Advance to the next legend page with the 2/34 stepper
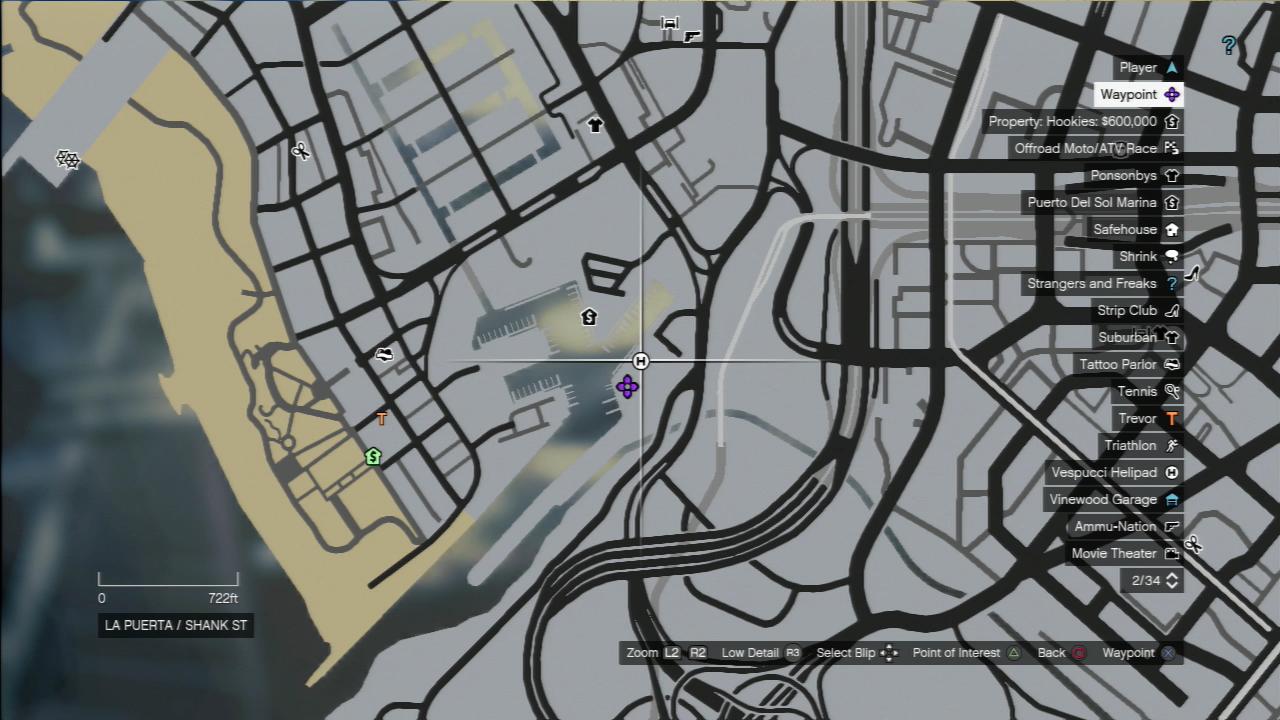 tap(1170, 580)
